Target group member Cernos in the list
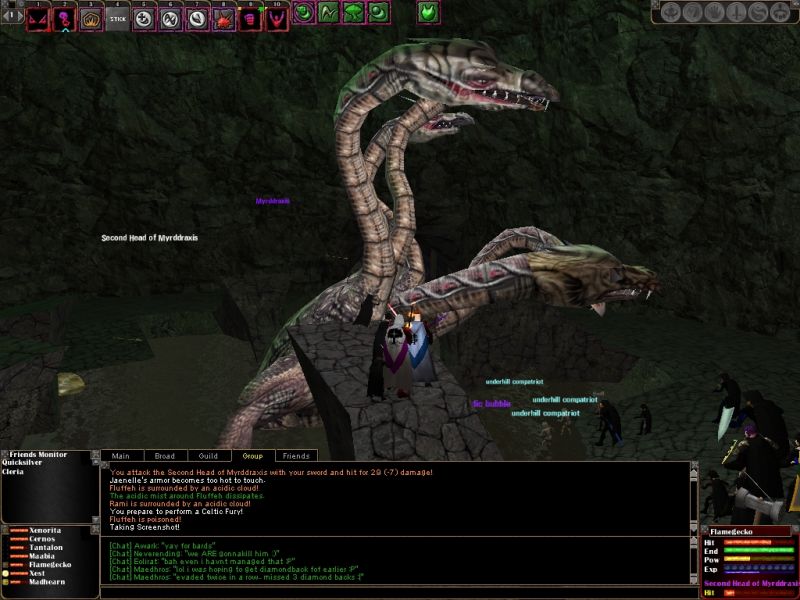This screenshot has width=800, height=600. pos(42,538)
